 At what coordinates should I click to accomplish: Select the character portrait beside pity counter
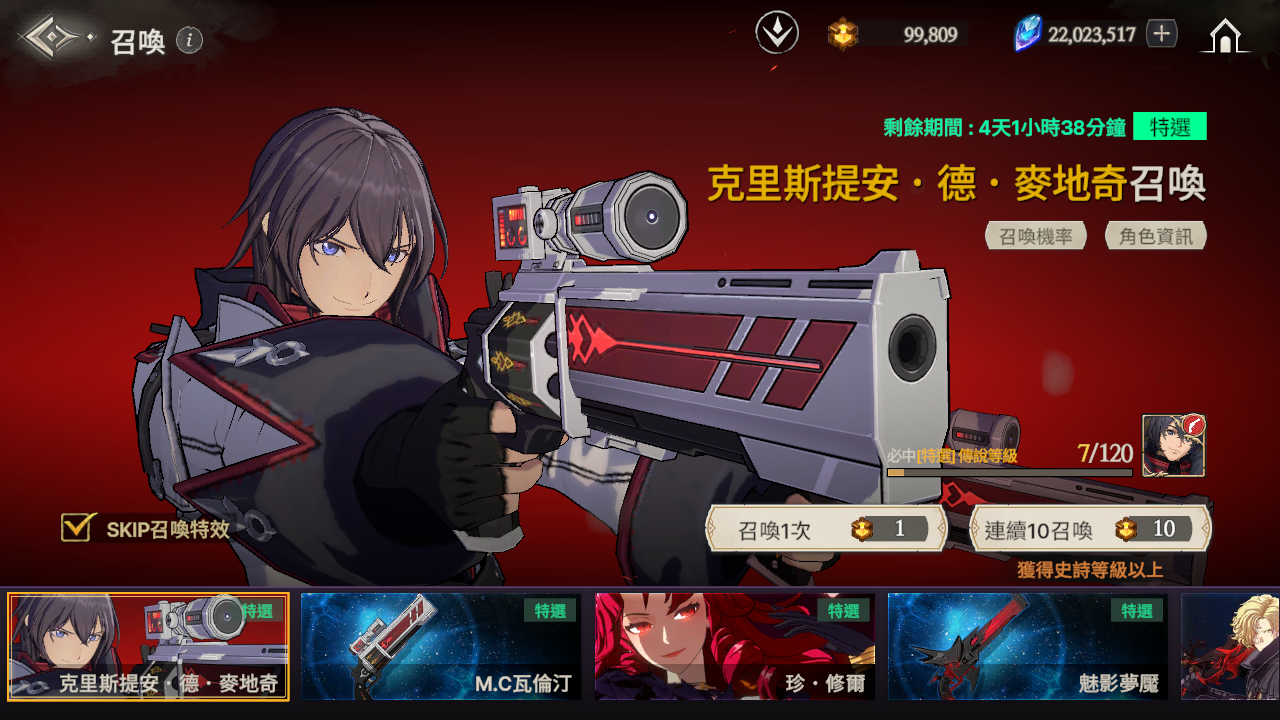pos(1173,446)
